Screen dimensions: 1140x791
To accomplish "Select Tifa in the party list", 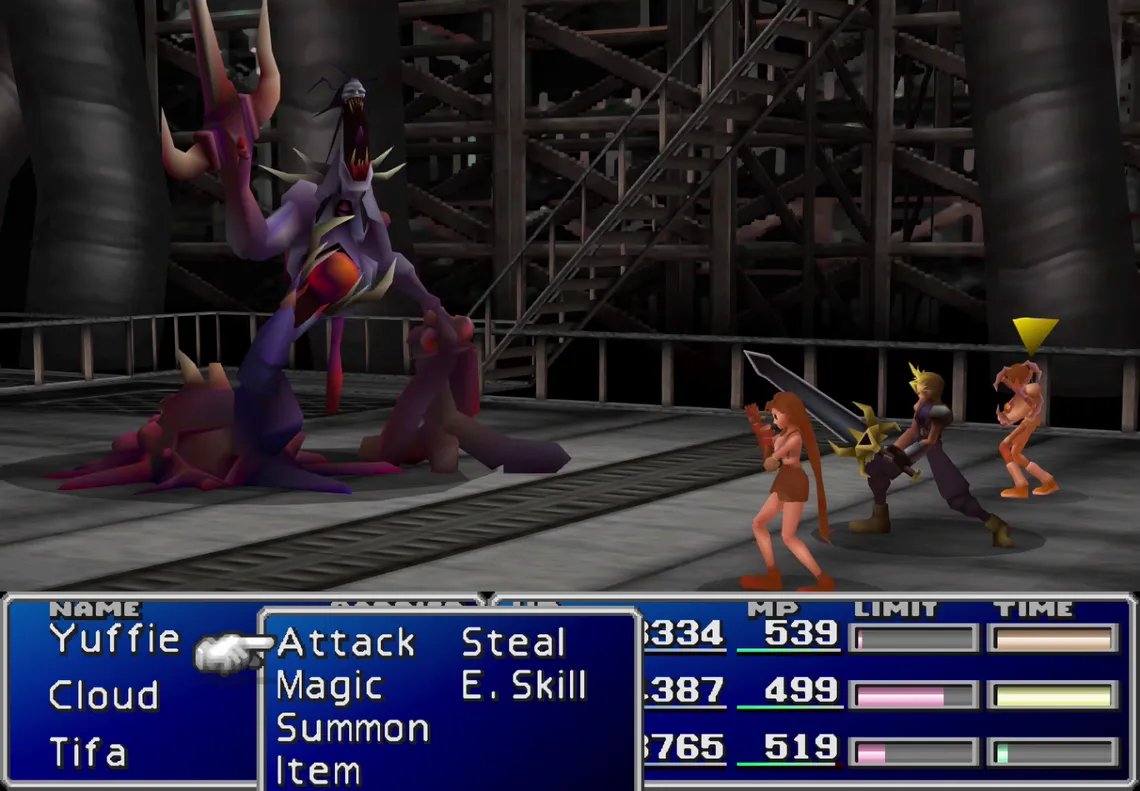I will tap(88, 752).
